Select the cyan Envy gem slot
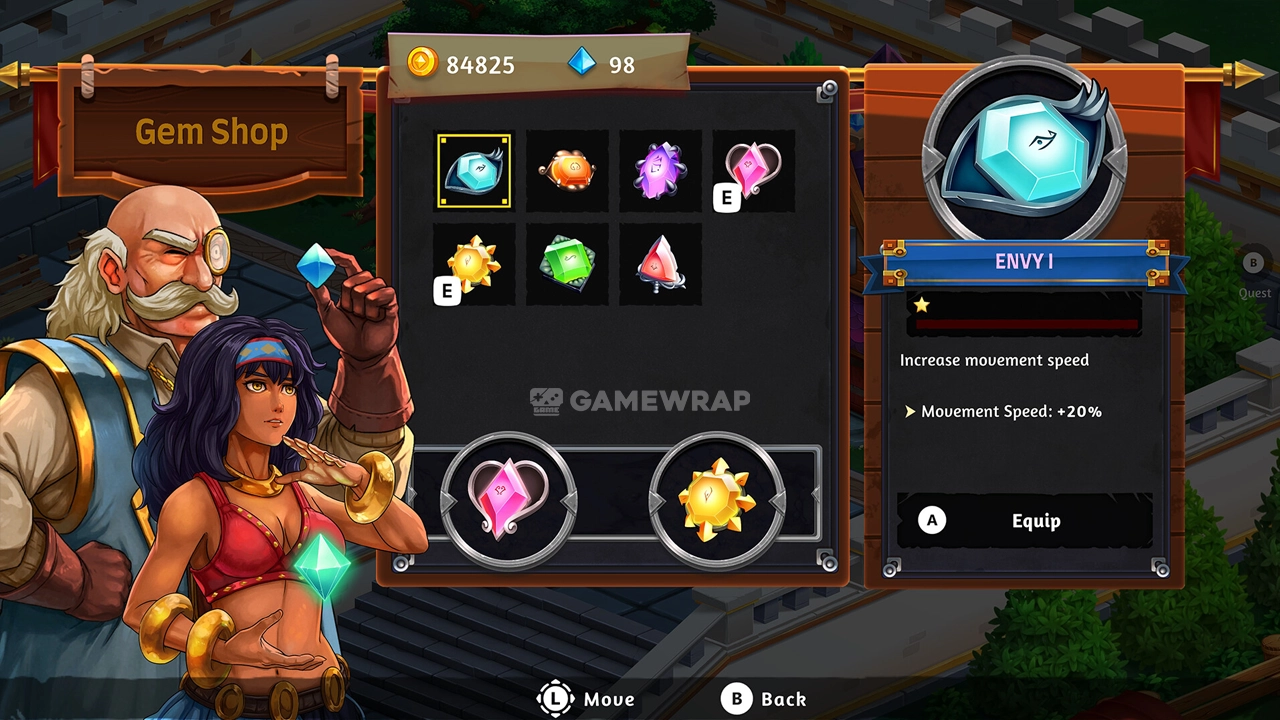Viewport: 1280px width, 720px height. click(x=474, y=171)
